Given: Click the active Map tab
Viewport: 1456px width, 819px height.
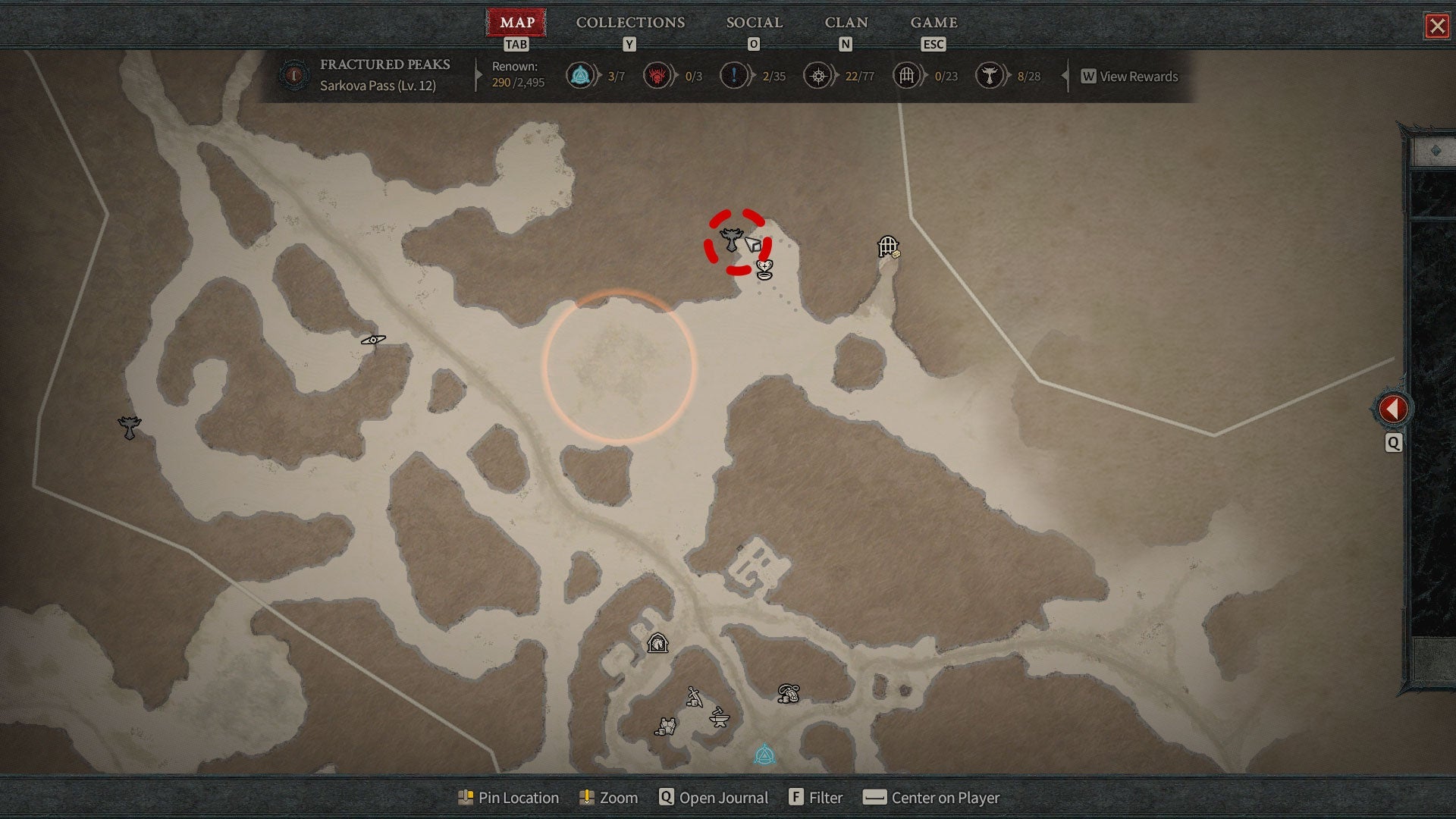Looking at the screenshot, I should (516, 23).
